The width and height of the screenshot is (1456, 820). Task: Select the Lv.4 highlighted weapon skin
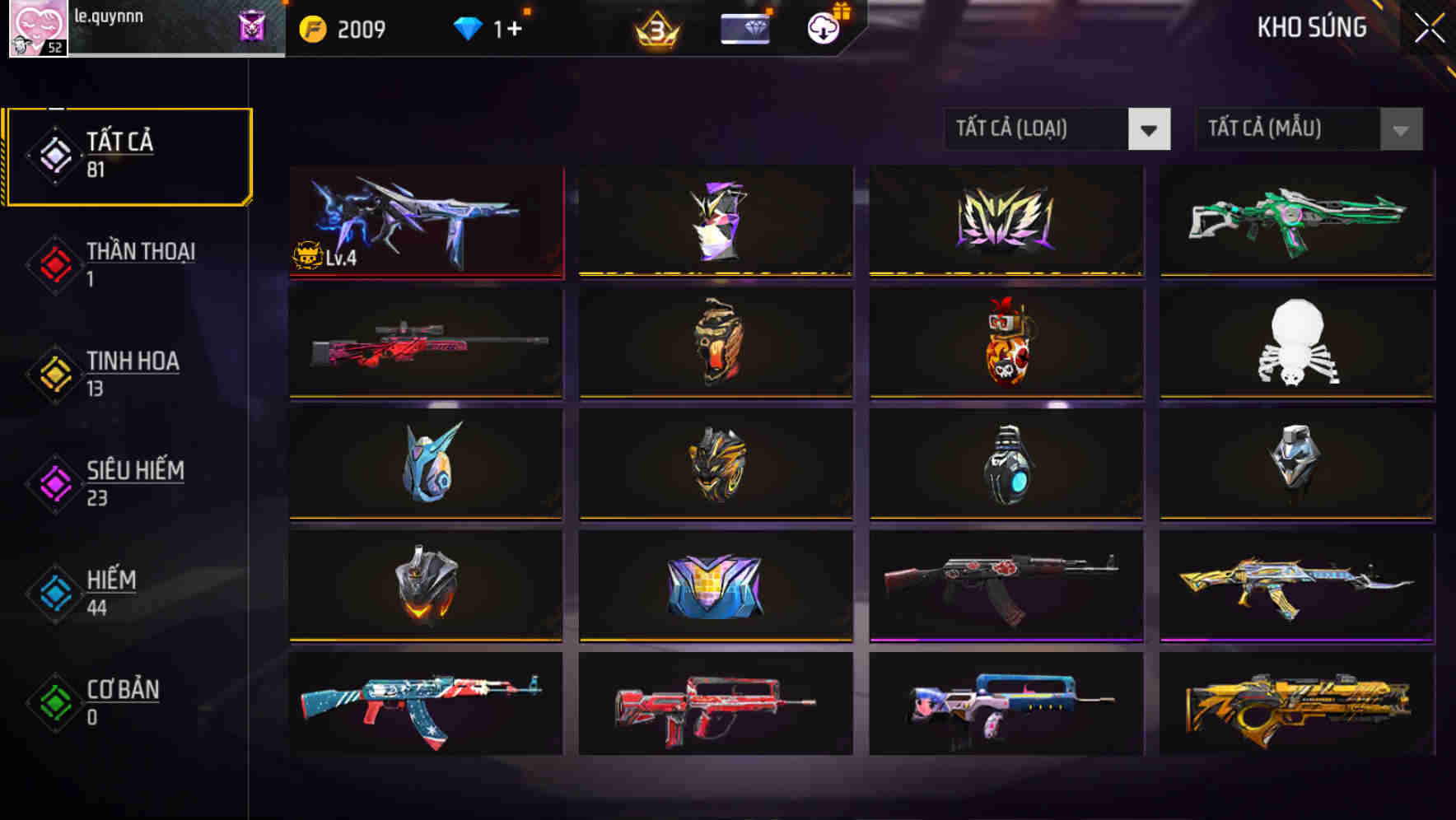tap(425, 221)
